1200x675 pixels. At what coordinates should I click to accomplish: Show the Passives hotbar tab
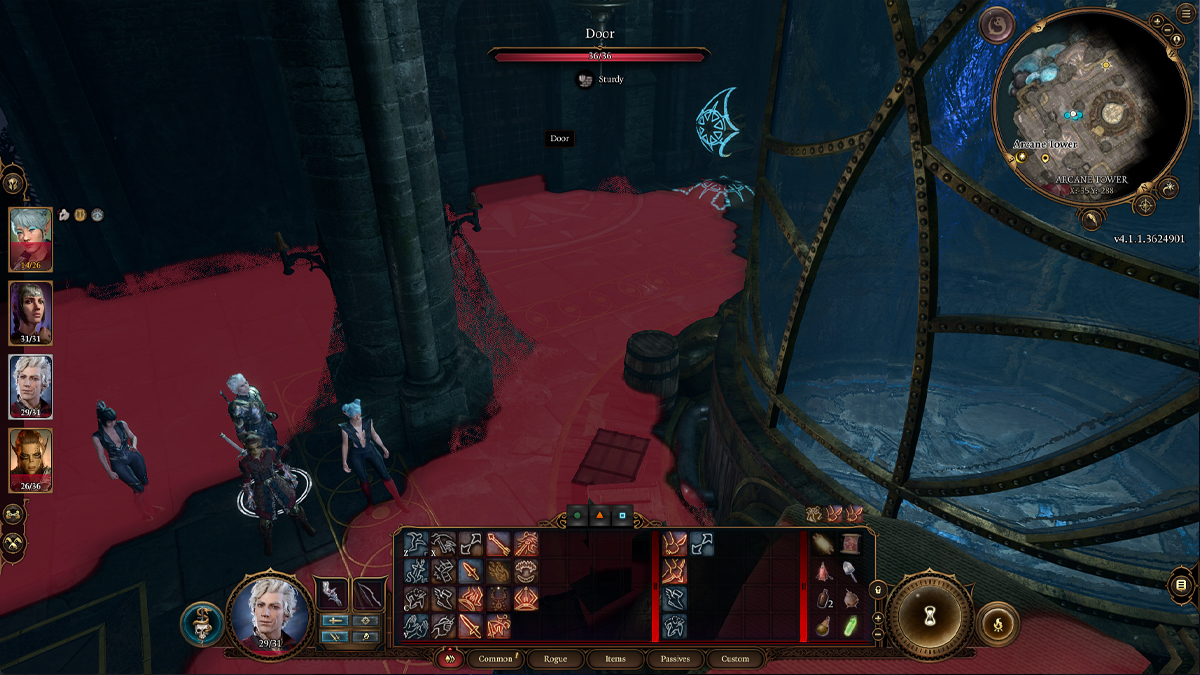coord(675,659)
